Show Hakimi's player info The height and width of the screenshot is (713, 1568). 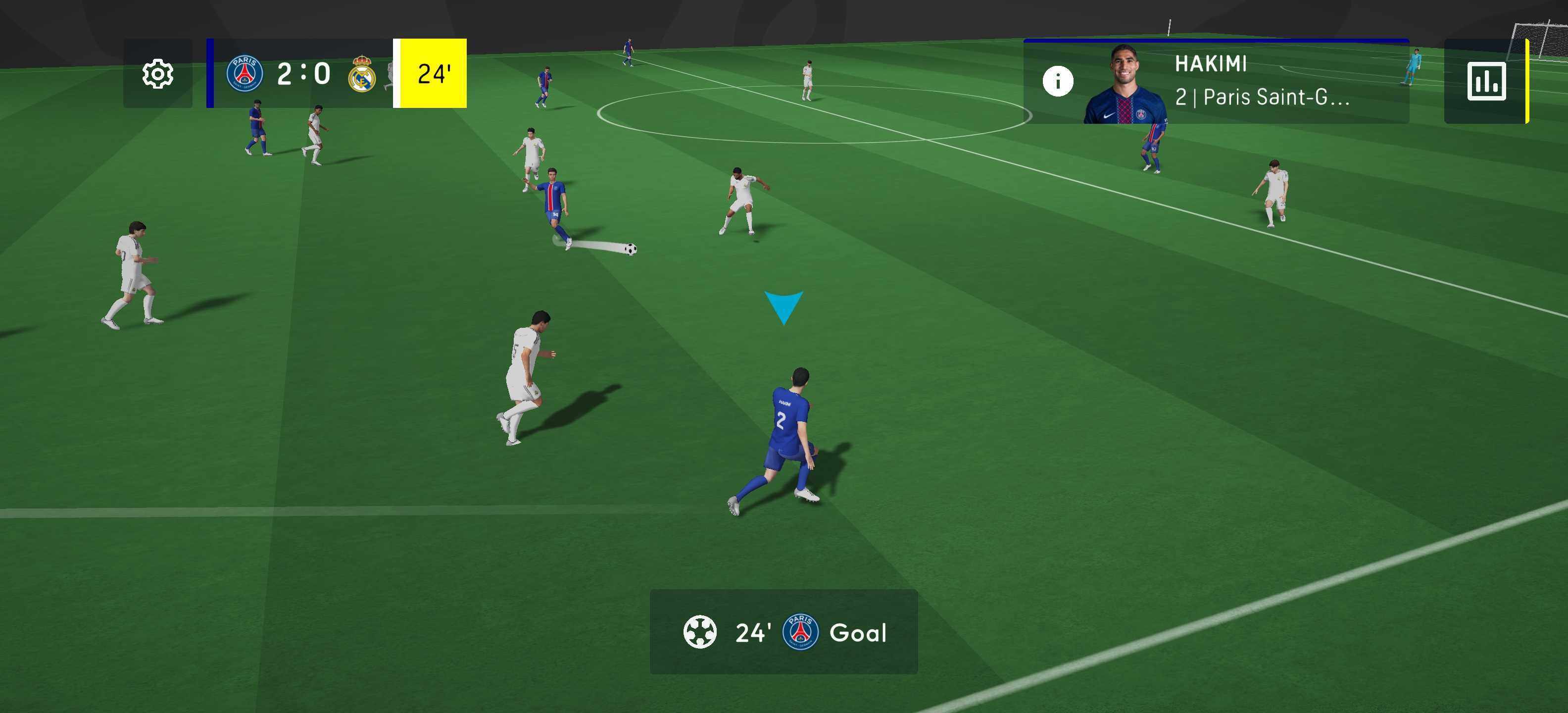point(1058,81)
